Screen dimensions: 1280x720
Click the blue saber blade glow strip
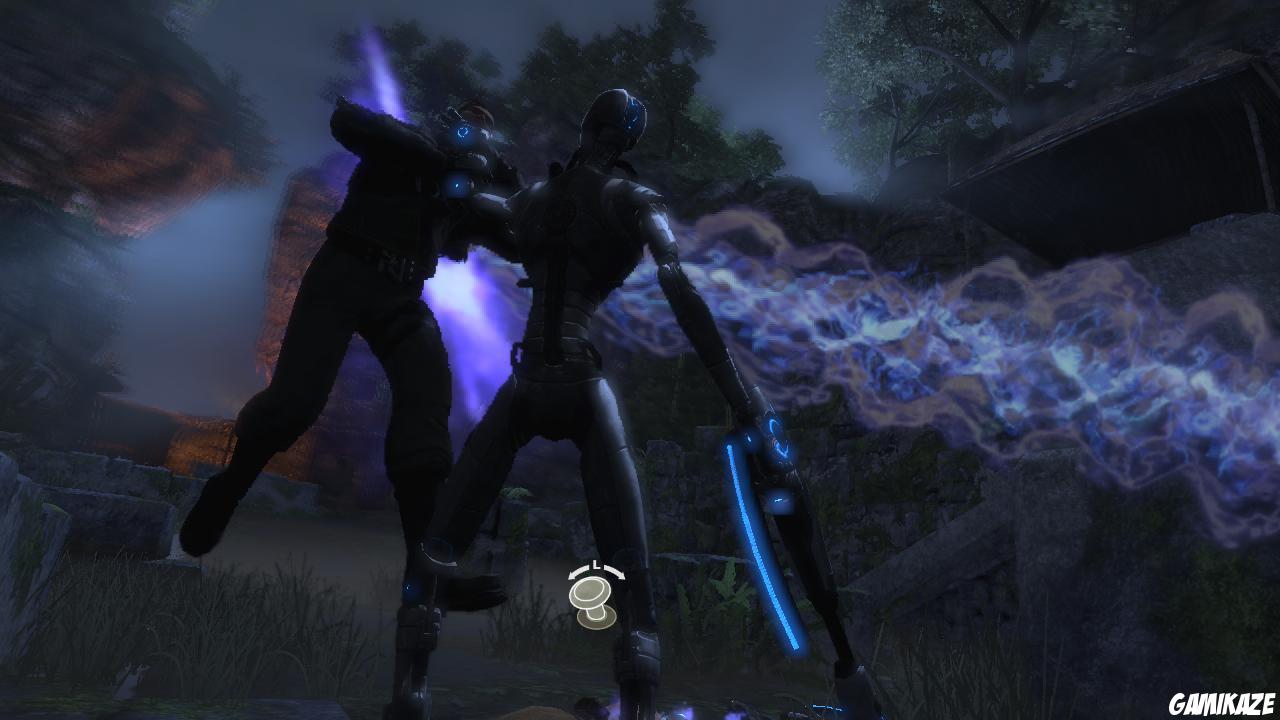click(762, 545)
